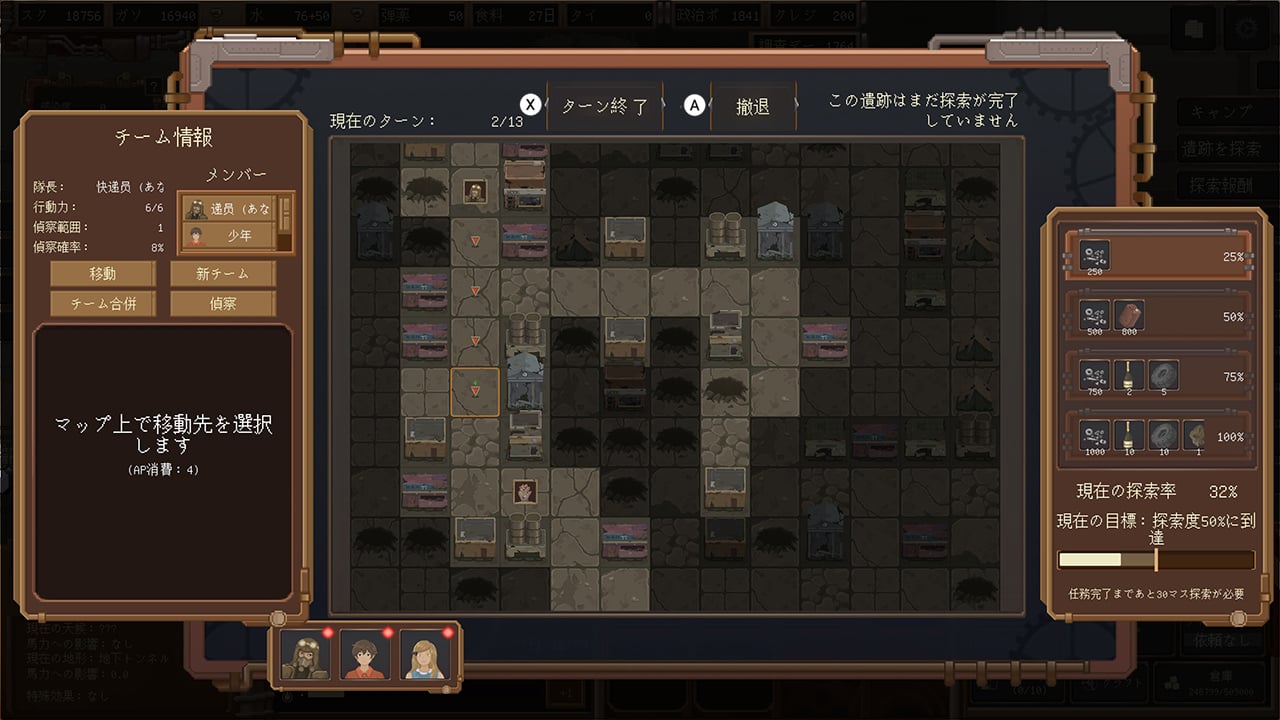The width and height of the screenshot is (1280, 720).
Task: Activate the 偵察 scout command
Action: tap(222, 303)
